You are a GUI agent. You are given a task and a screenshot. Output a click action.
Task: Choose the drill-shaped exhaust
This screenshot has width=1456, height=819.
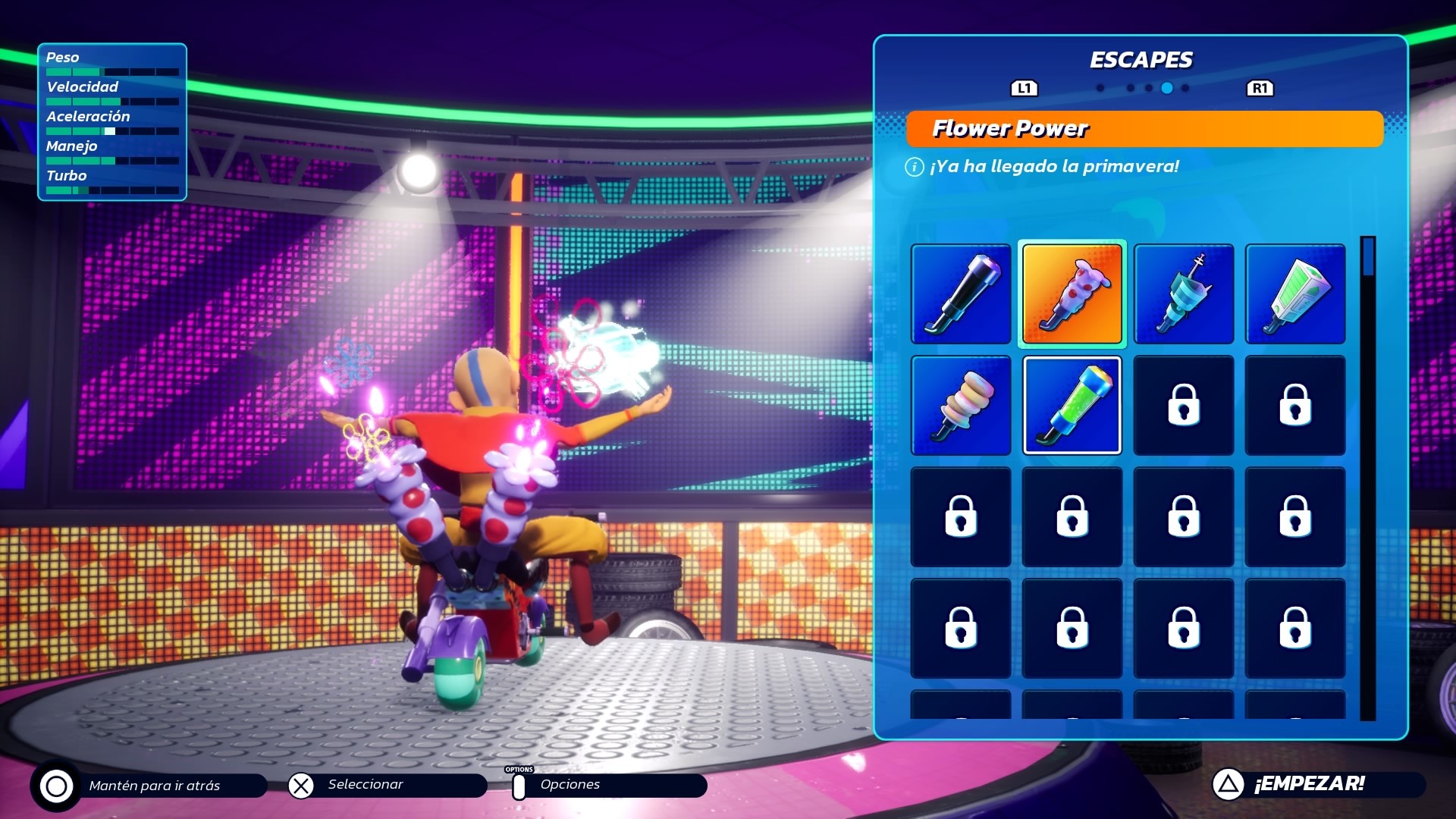tap(1183, 293)
